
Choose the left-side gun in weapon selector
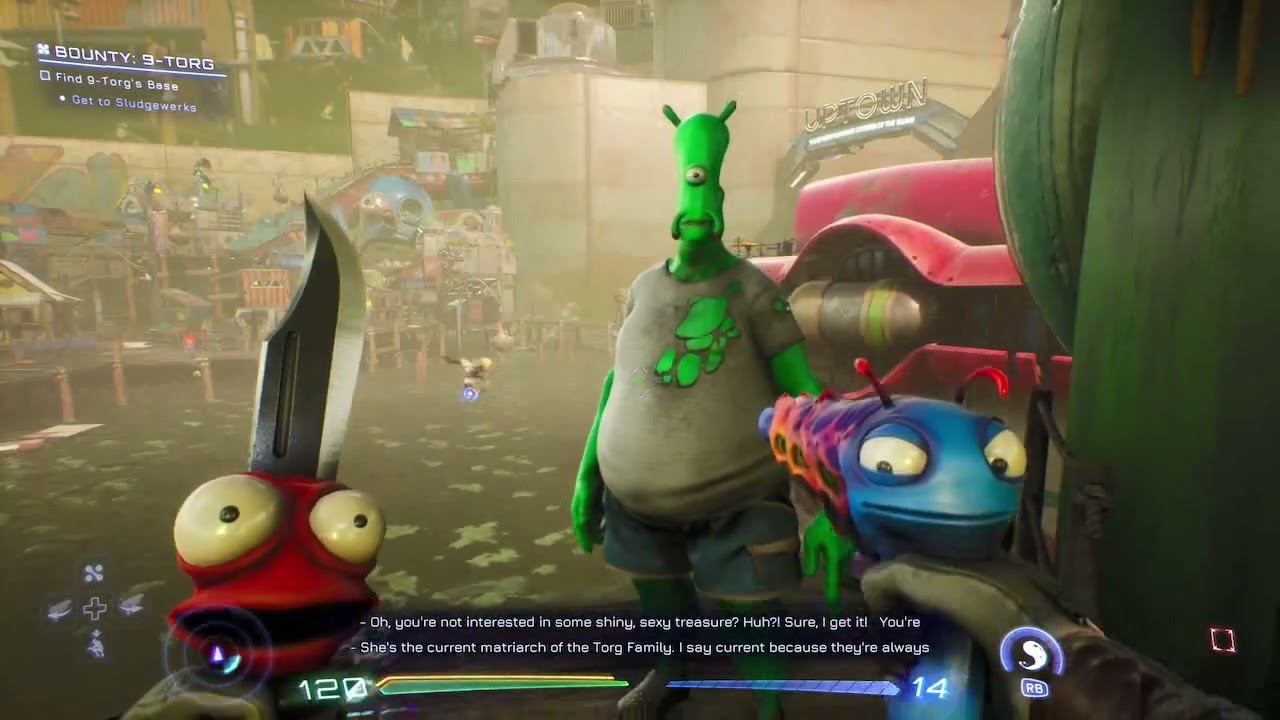point(61,609)
